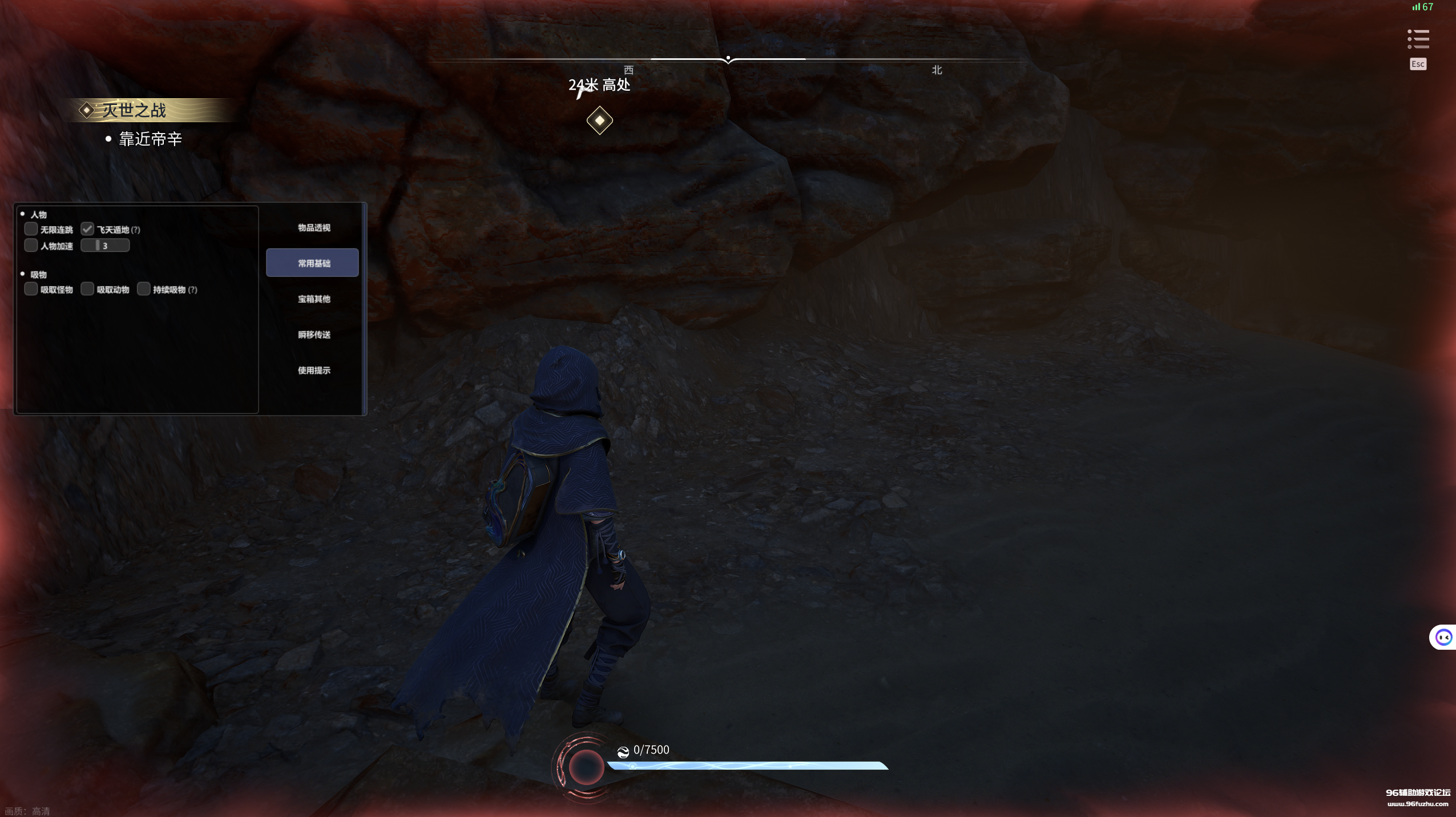Open the list menu icon
Viewport: 1456px width, 817px height.
coord(1418,39)
